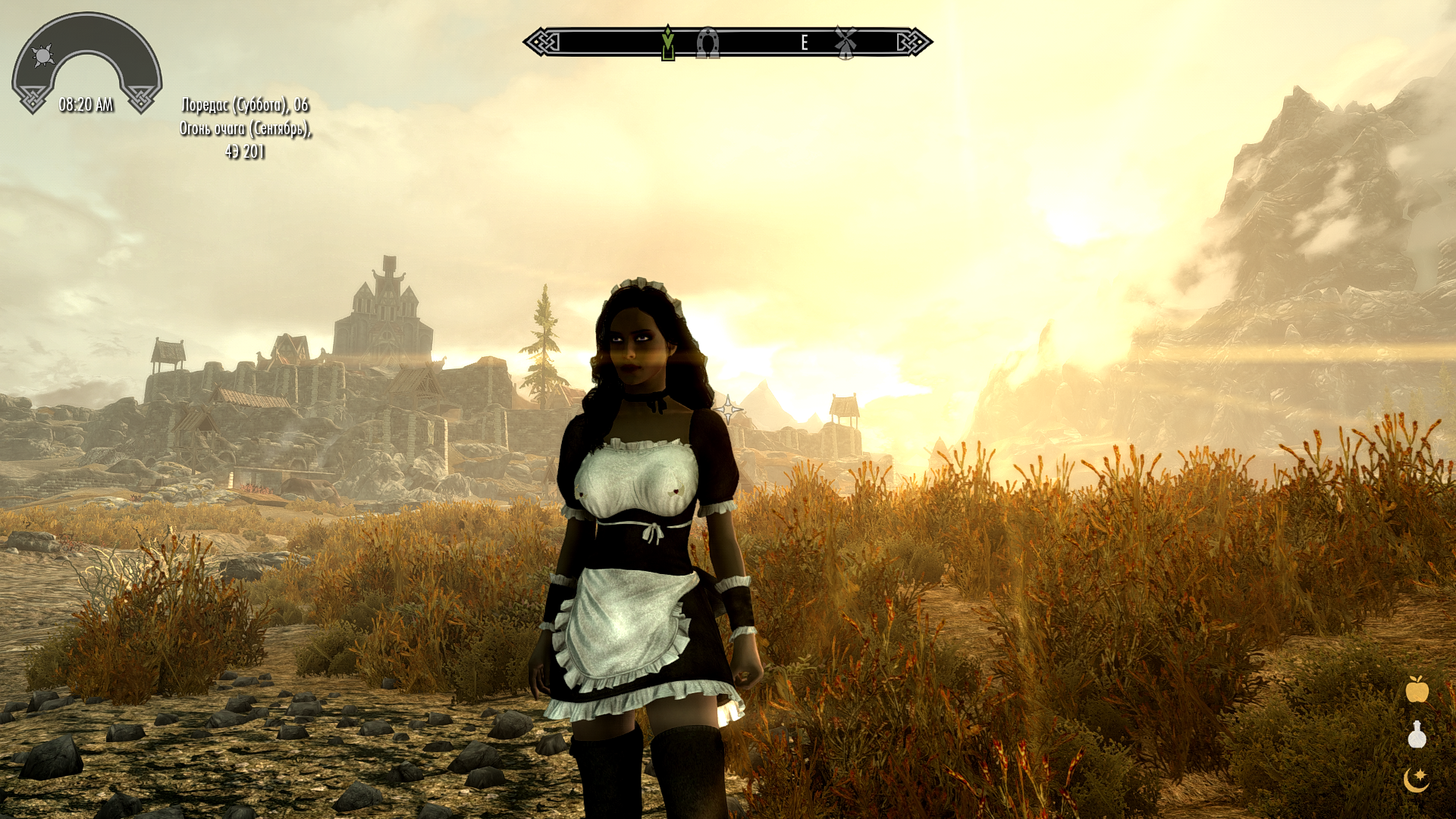Image resolution: width=1456 pixels, height=819 pixels.
Task: Click the crescent moon sleep icon
Action: (x=1416, y=779)
